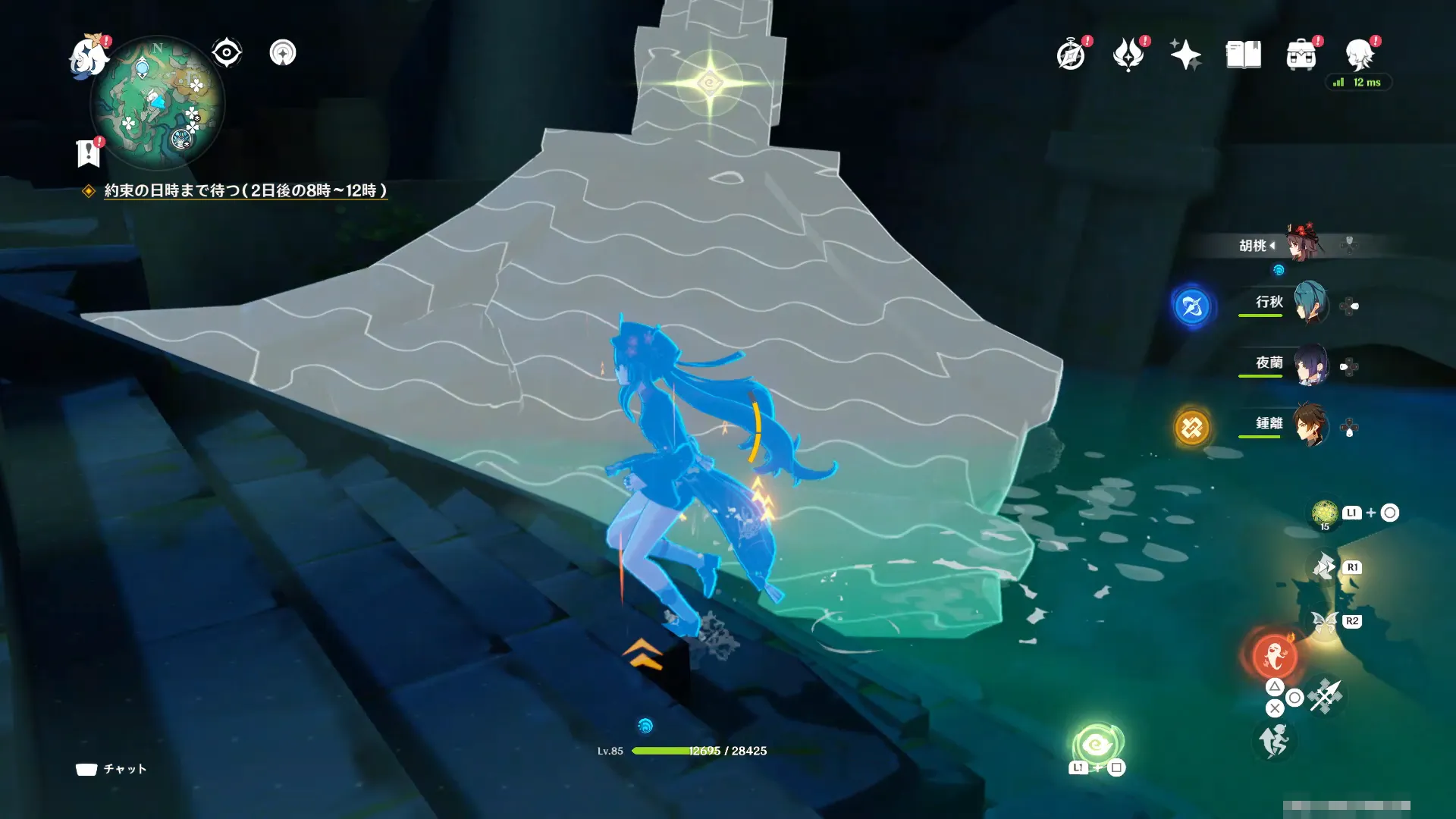Open the quest list bookmark icon
1456x819 pixels.
click(88, 152)
